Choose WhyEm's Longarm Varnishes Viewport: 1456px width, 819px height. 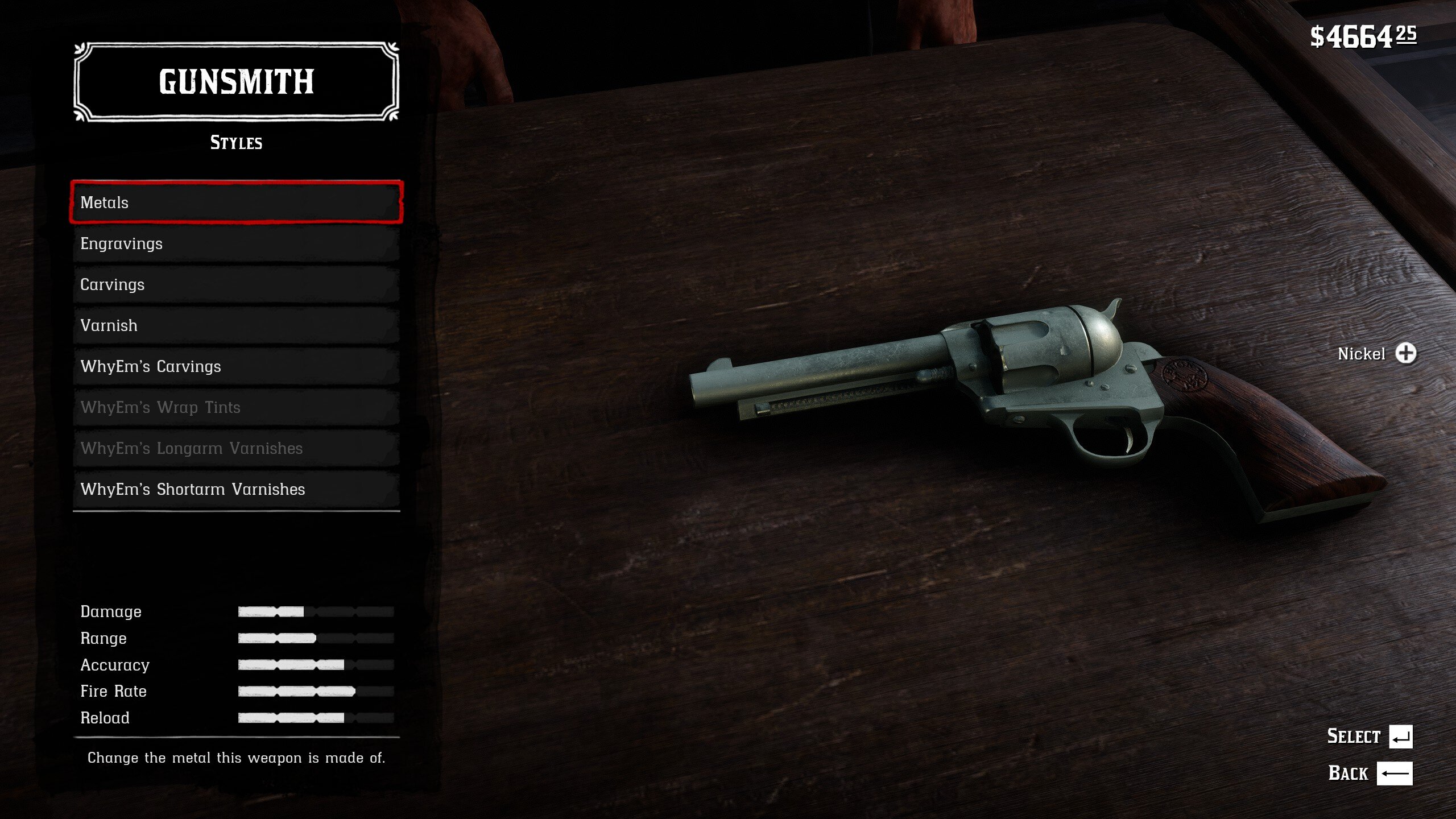(236, 448)
